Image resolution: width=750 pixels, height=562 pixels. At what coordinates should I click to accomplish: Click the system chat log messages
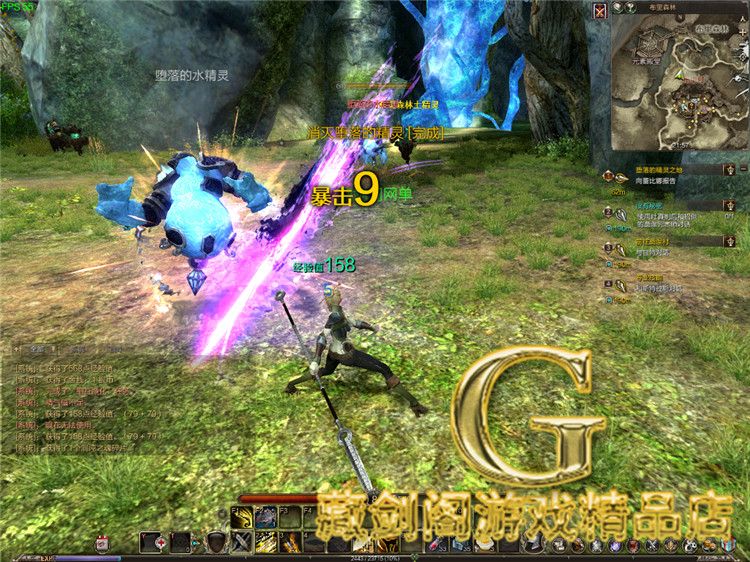coord(88,402)
